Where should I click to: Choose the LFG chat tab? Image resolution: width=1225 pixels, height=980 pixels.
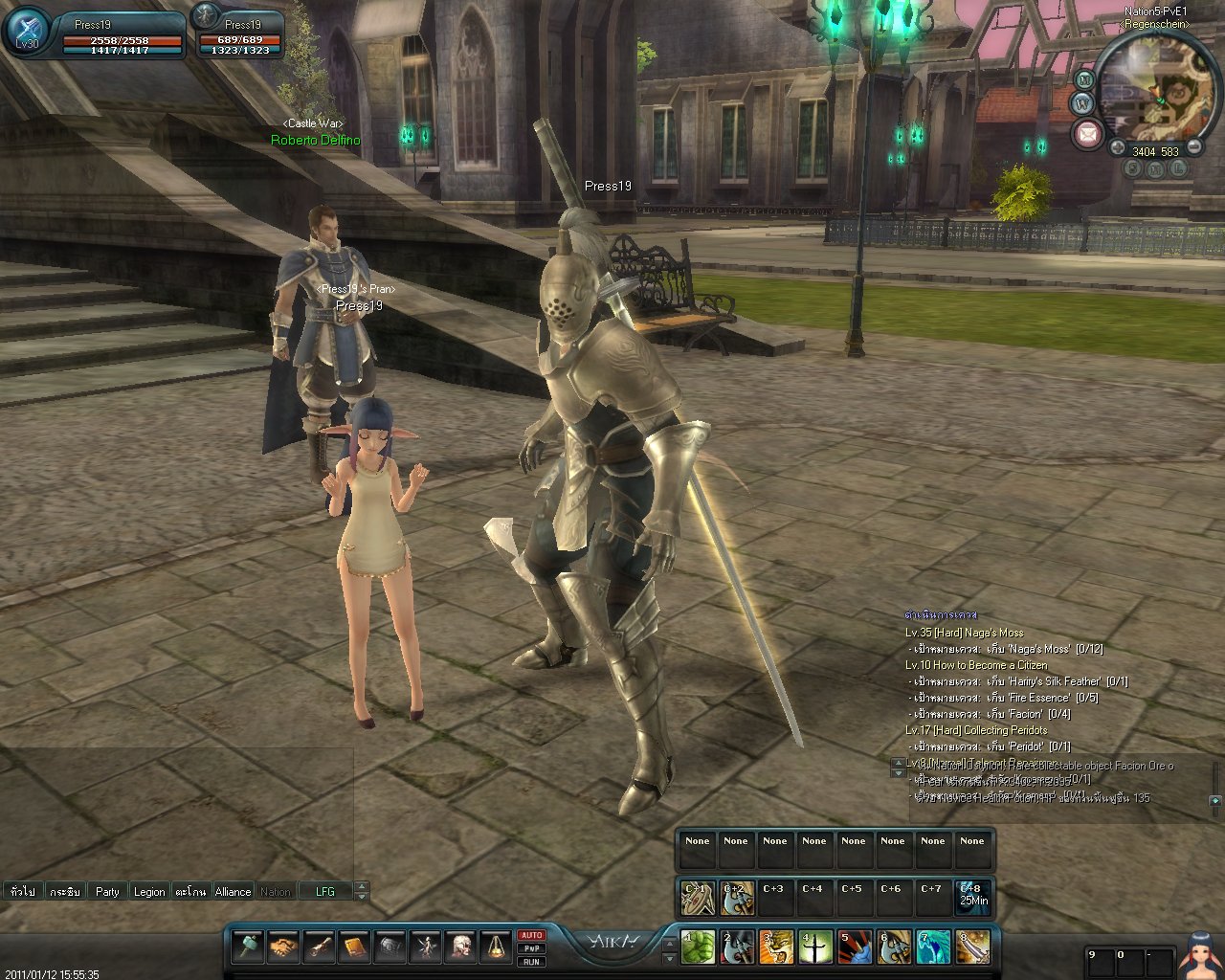click(325, 891)
